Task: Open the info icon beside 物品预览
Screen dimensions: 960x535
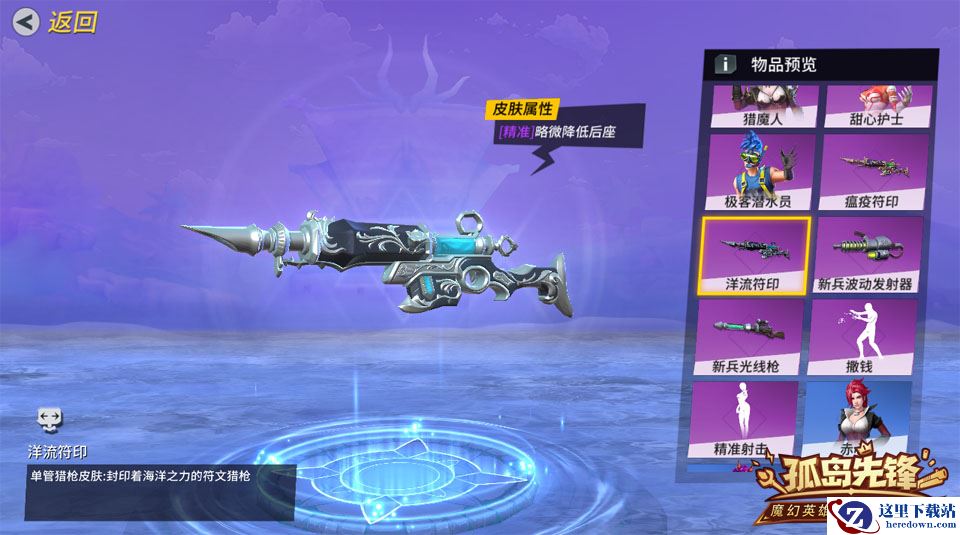Action: tap(723, 65)
